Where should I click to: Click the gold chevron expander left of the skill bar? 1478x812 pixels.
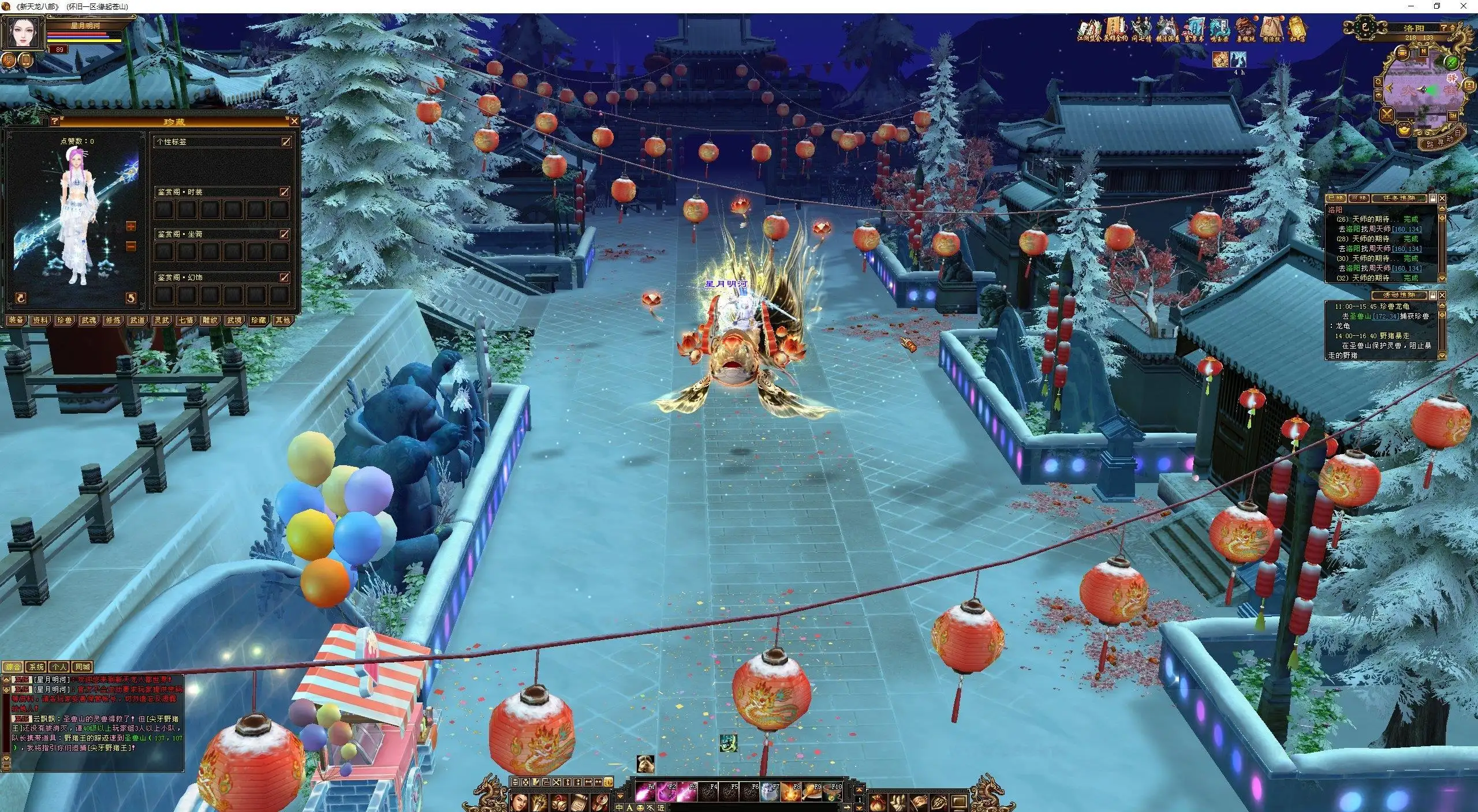pos(621,796)
